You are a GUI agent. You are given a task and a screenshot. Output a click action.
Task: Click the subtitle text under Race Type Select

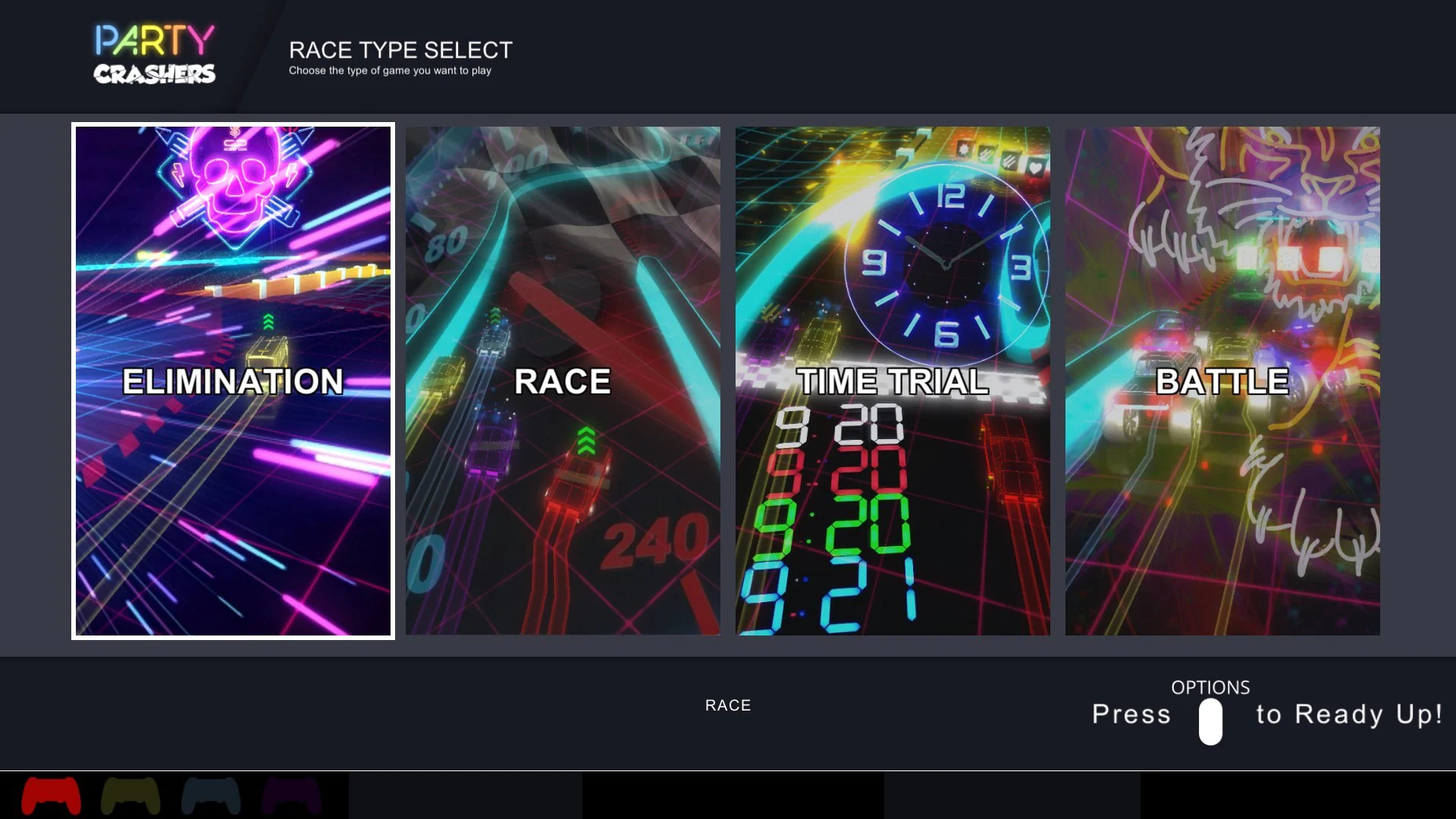[x=389, y=71]
